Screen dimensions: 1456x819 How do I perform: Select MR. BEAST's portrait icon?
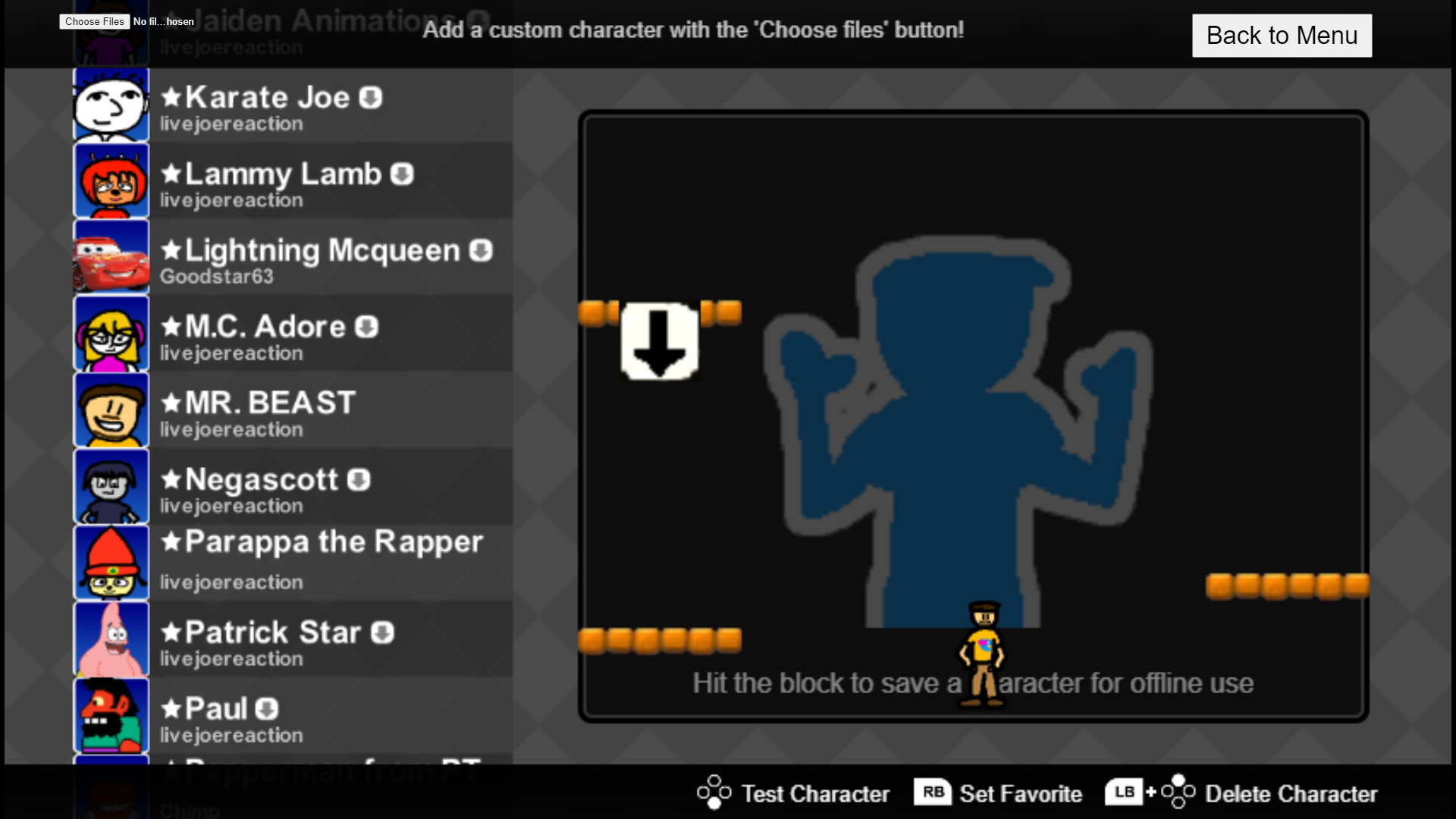111,410
